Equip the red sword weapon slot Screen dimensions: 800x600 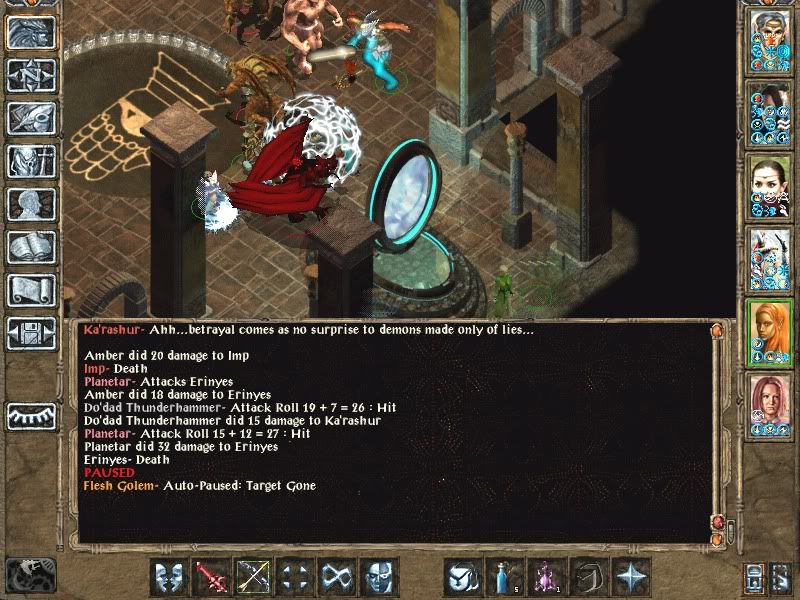[211, 577]
